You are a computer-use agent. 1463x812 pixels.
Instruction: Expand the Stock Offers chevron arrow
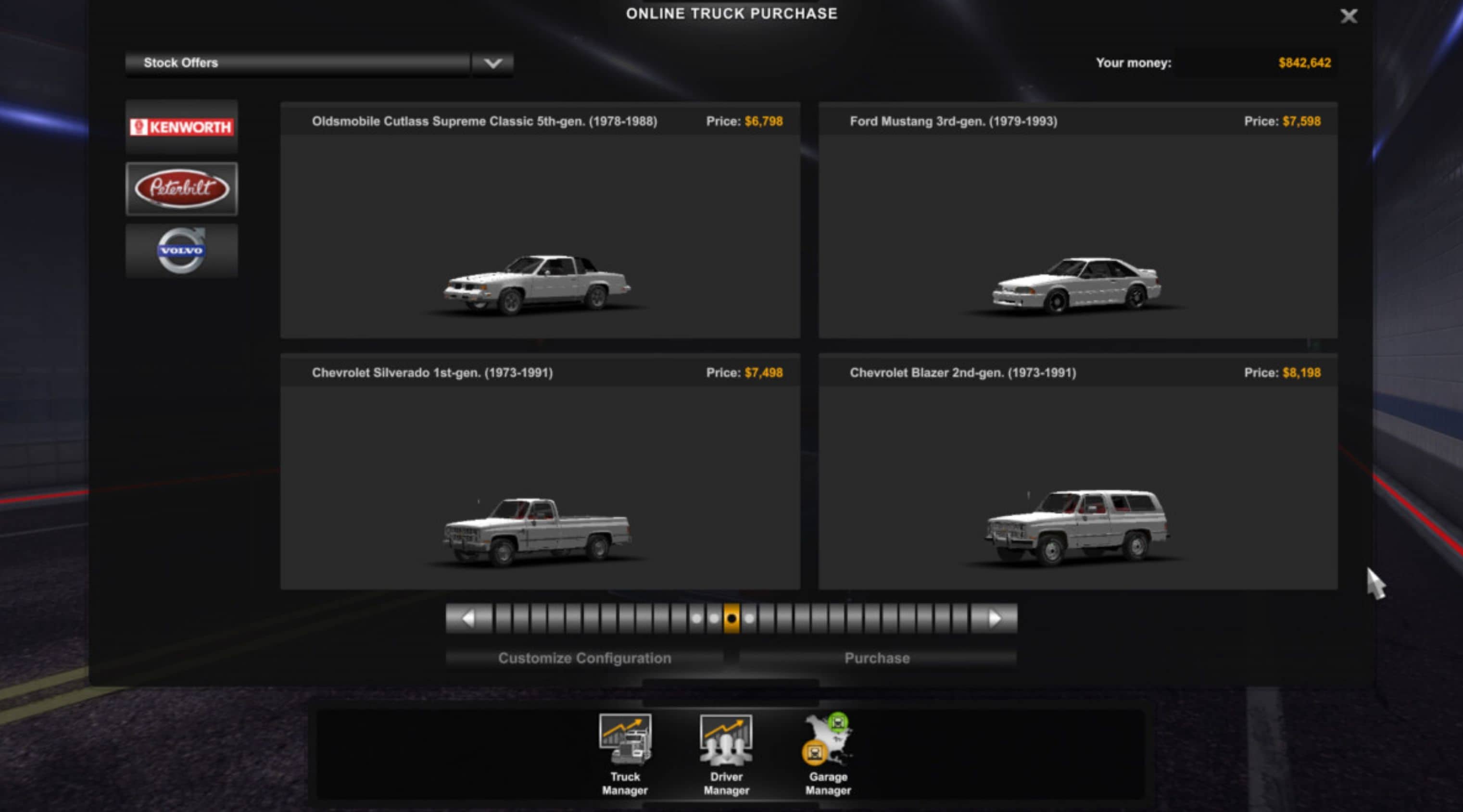pos(492,62)
